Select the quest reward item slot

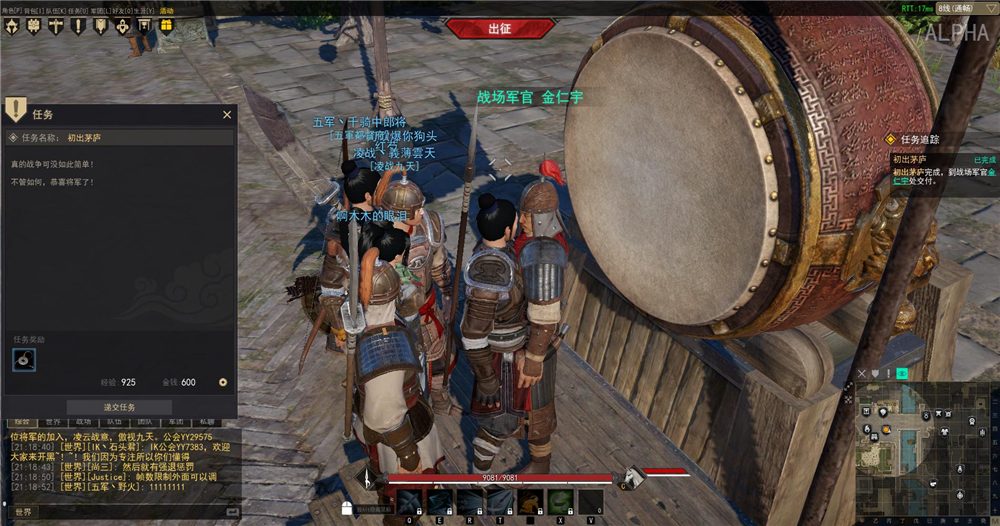tap(24, 360)
